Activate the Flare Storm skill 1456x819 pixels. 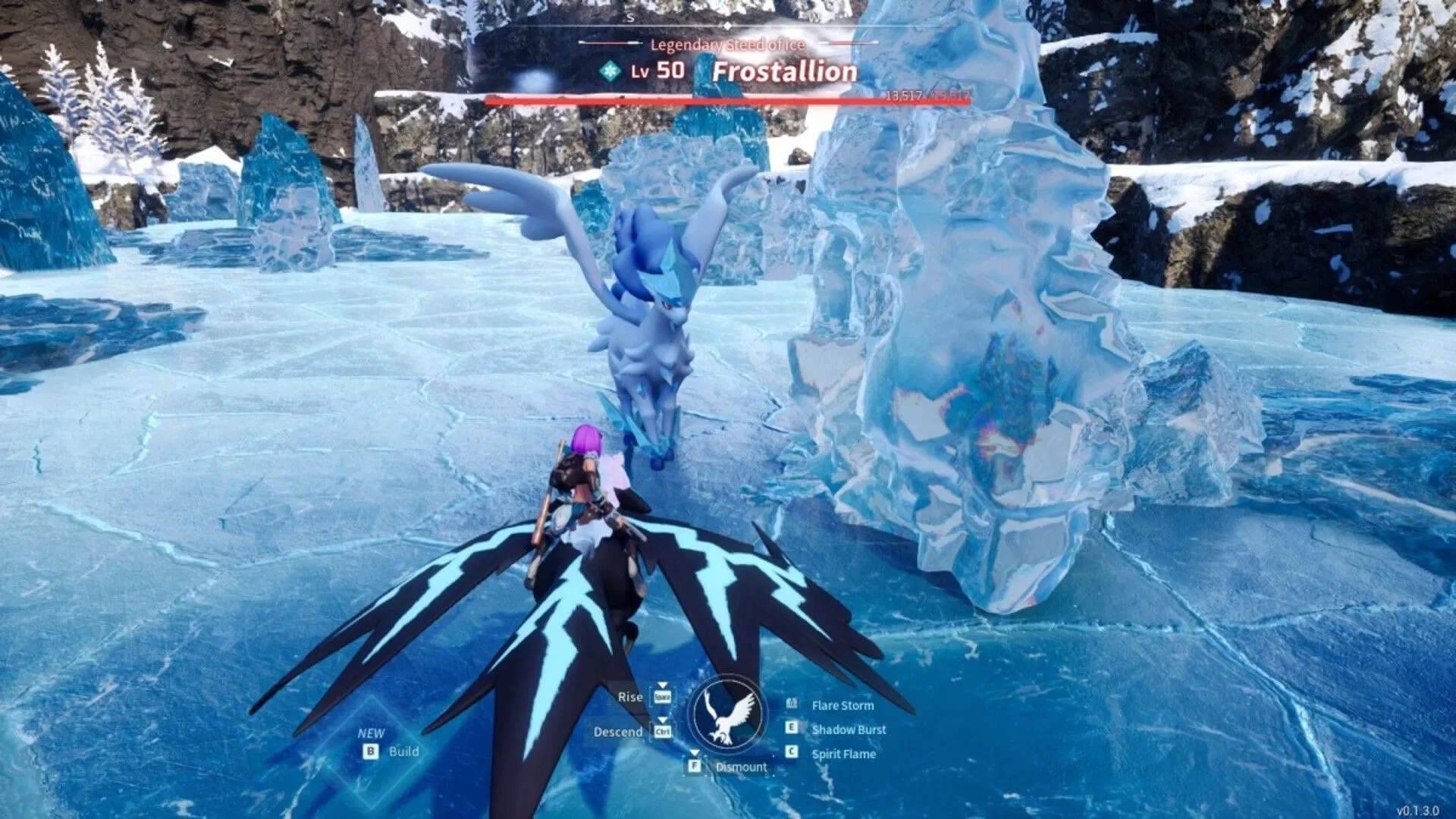pos(842,705)
